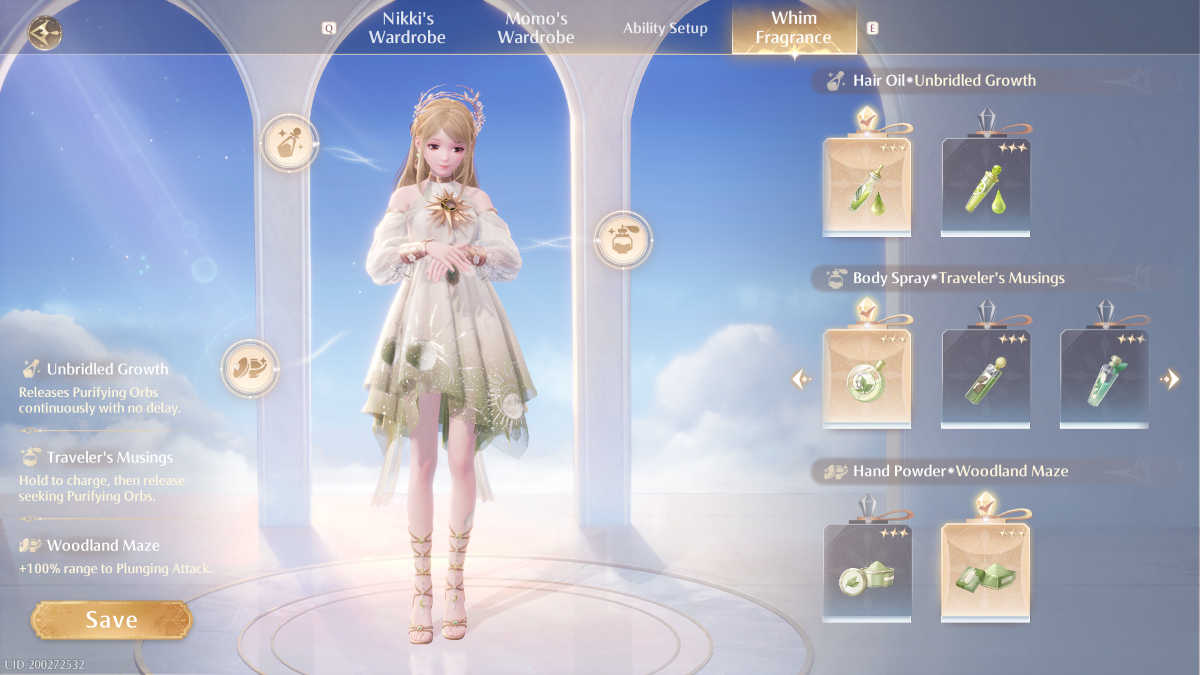Image resolution: width=1200 pixels, height=675 pixels.
Task: Save the current fragrance setup
Action: click(x=110, y=620)
